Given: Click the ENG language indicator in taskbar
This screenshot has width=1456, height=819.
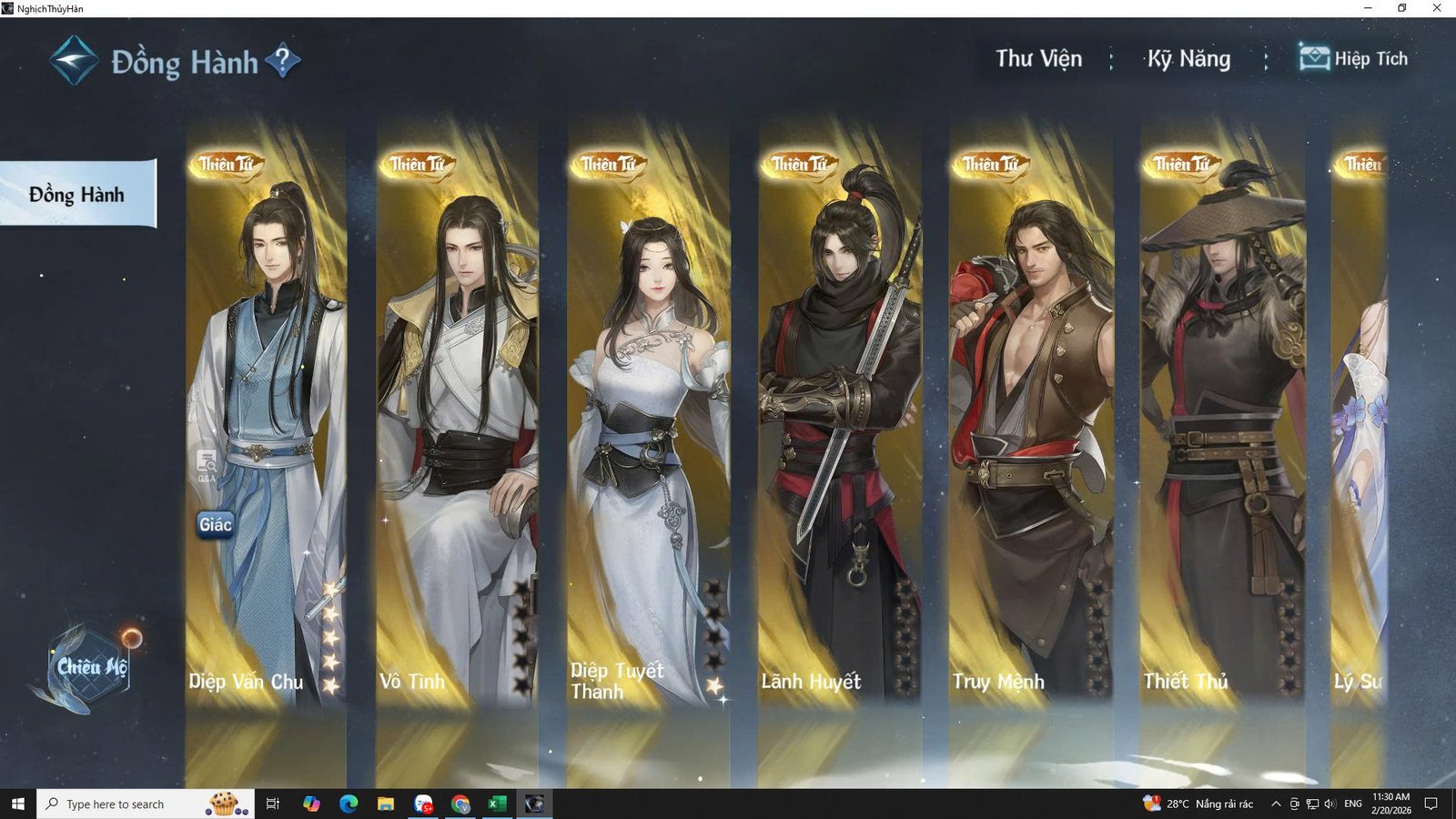Looking at the screenshot, I should (x=1354, y=804).
